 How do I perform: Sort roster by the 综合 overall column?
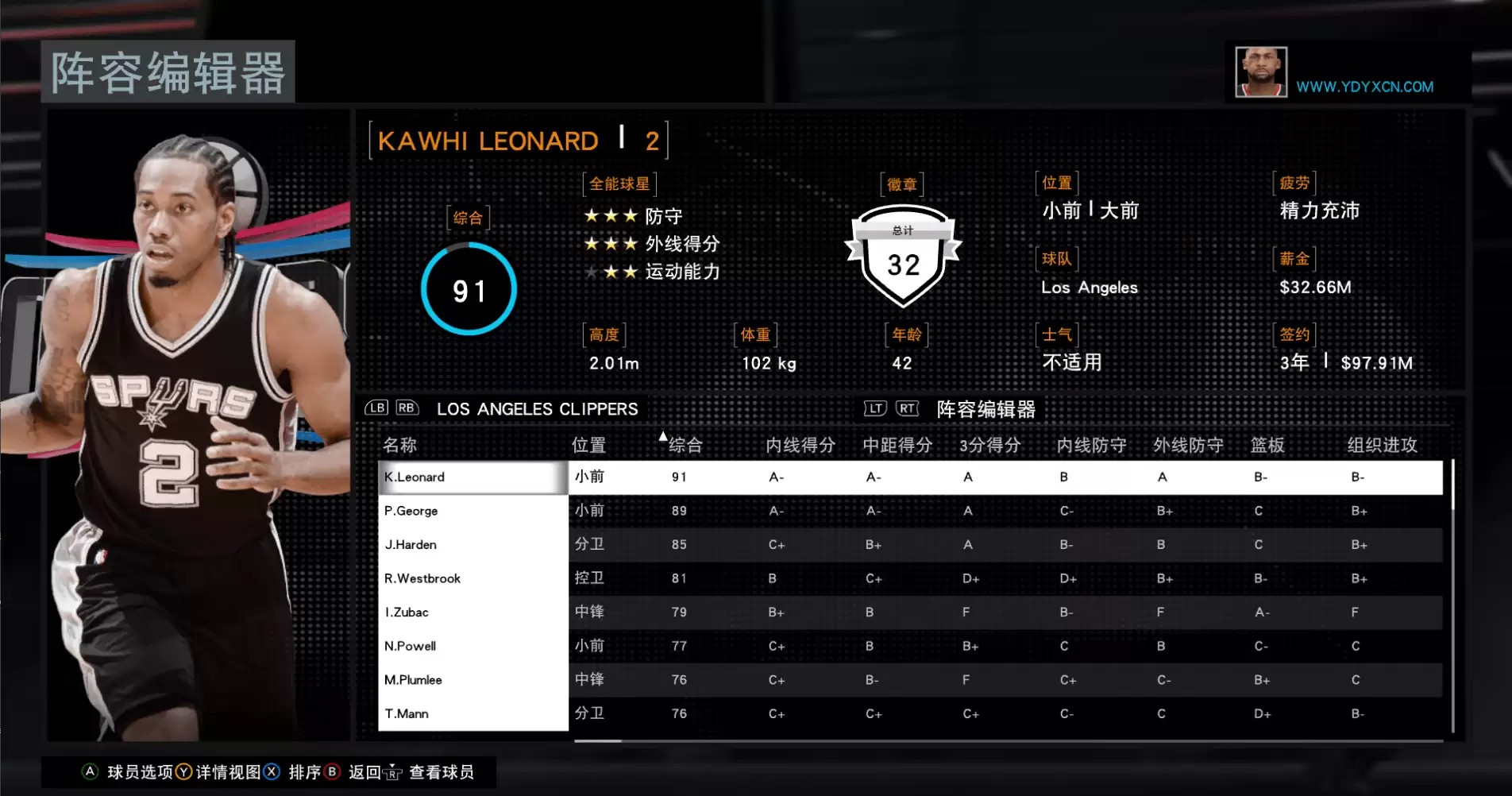coord(685,445)
